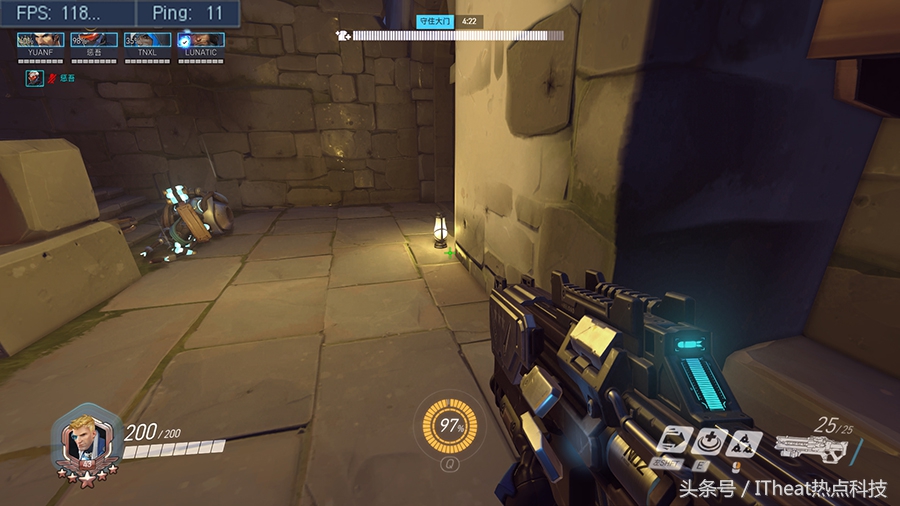Click the kill feed hero portrait
900x506 pixels.
pos(35,77)
